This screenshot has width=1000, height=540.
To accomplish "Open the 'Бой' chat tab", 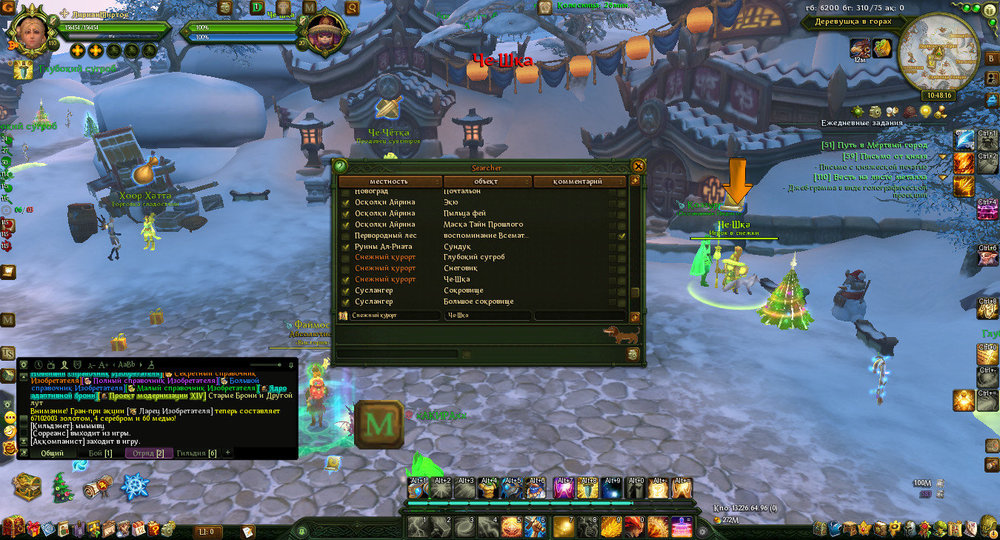I will [x=101, y=453].
